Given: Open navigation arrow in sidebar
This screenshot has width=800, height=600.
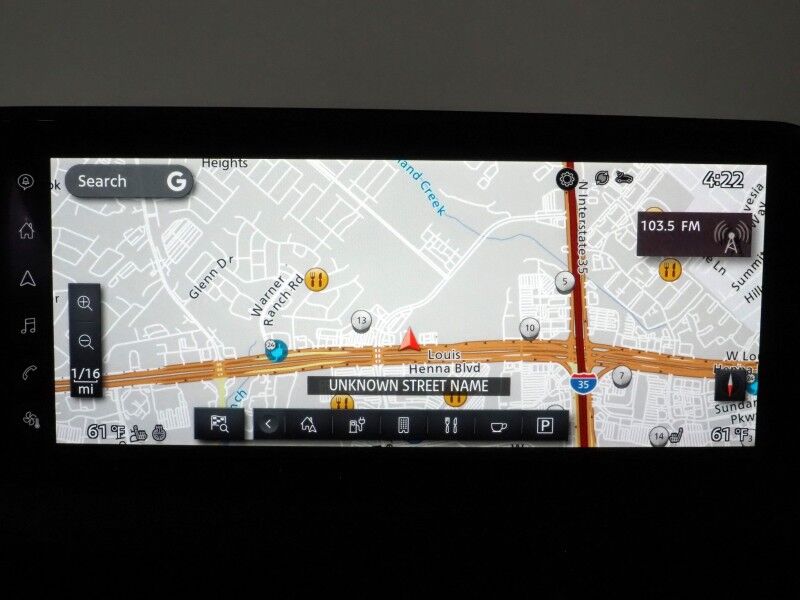Looking at the screenshot, I should [x=27, y=278].
